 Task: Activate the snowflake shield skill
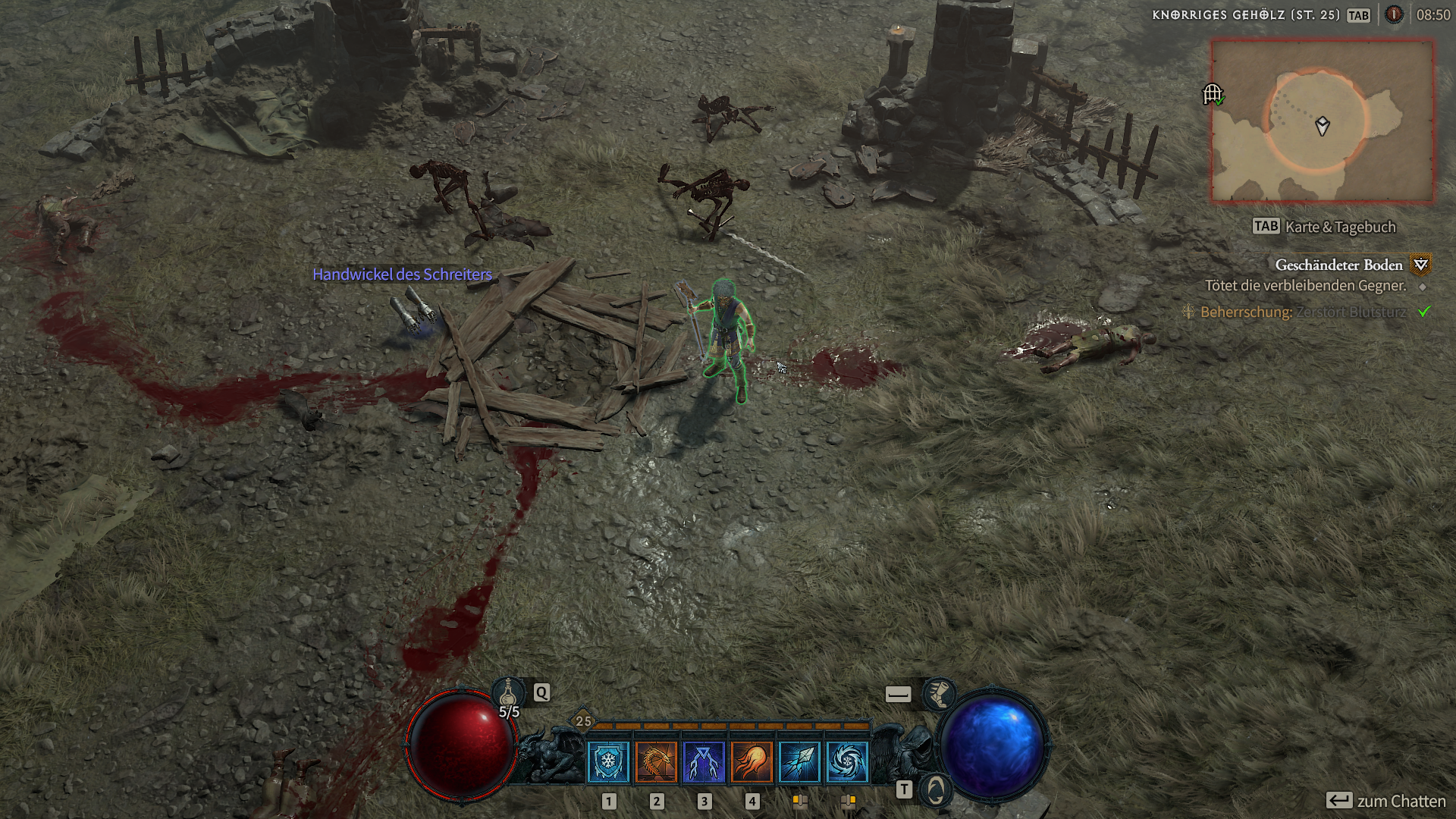(608, 762)
